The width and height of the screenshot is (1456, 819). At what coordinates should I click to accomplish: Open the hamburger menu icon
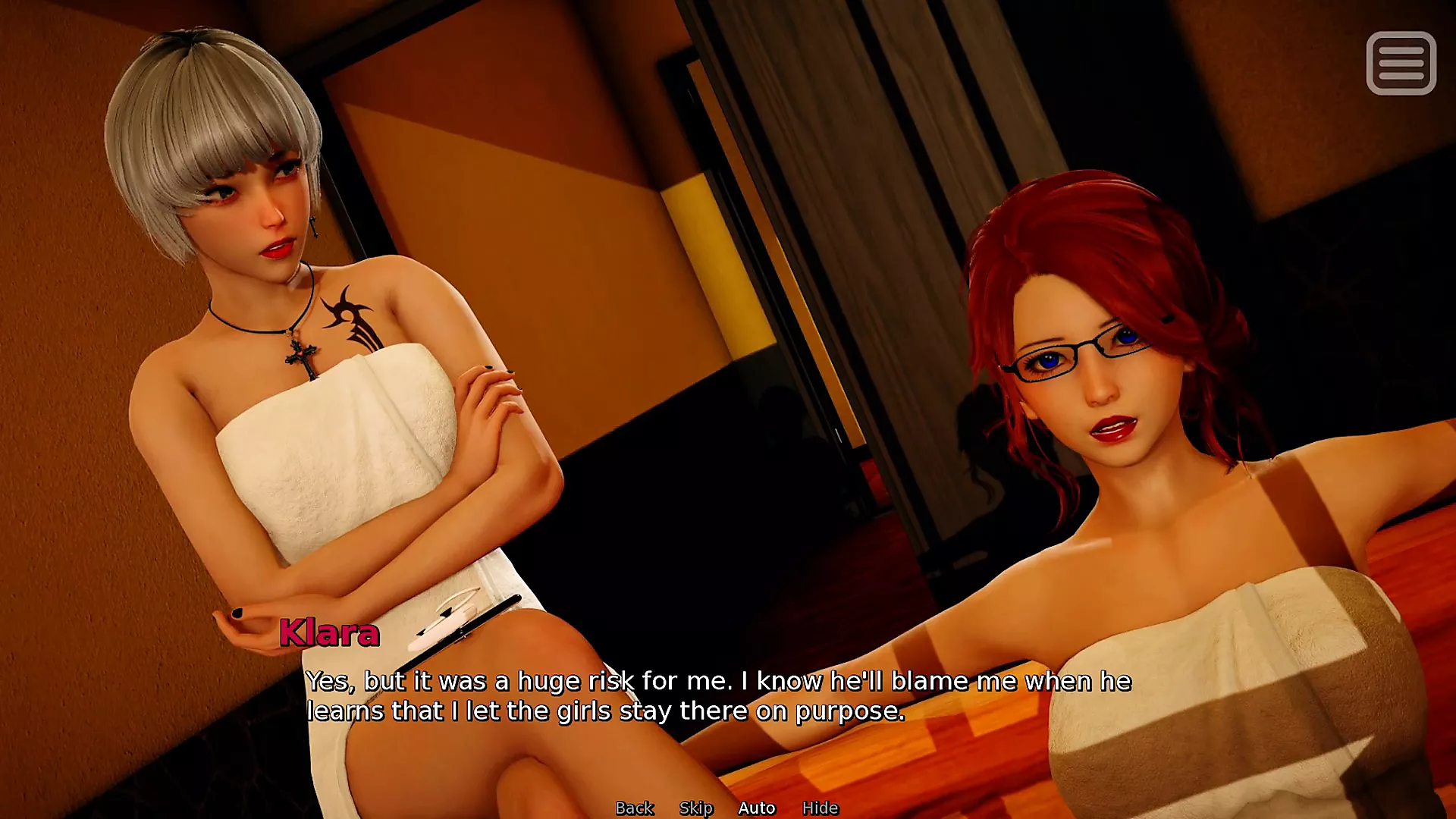click(x=1401, y=63)
